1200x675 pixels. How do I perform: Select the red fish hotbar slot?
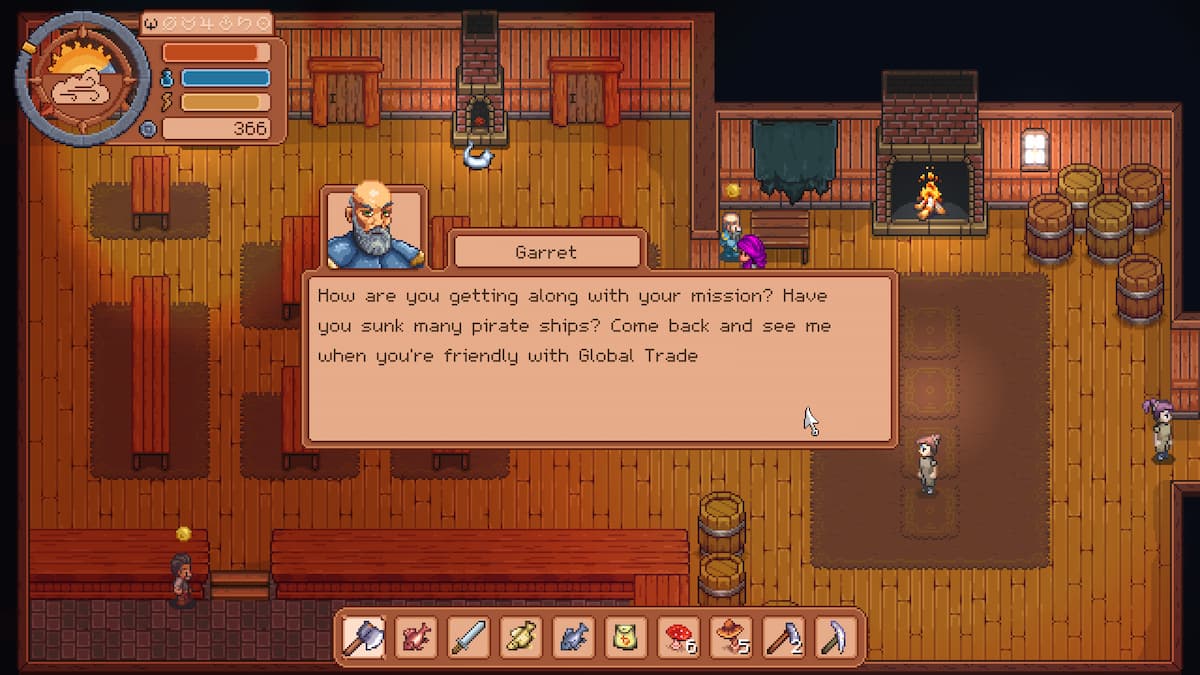pyautogui.click(x=416, y=635)
